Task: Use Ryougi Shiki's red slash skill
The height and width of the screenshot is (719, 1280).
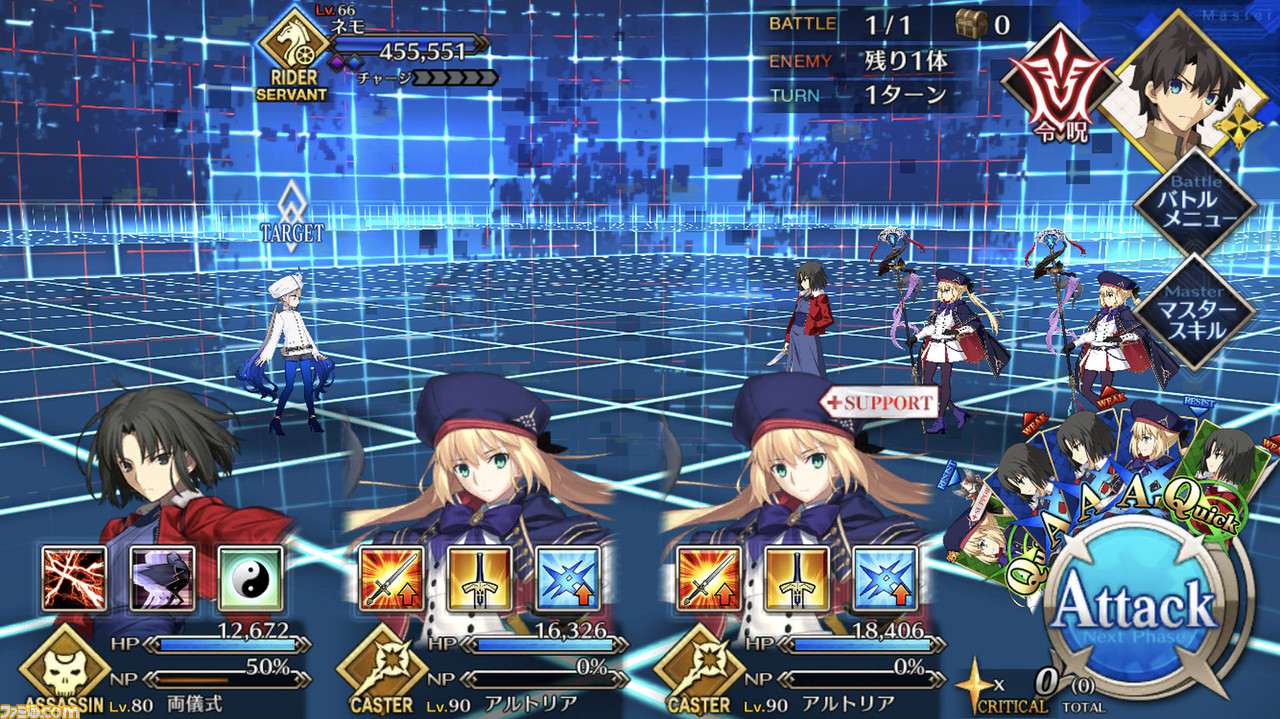Action: (x=74, y=579)
